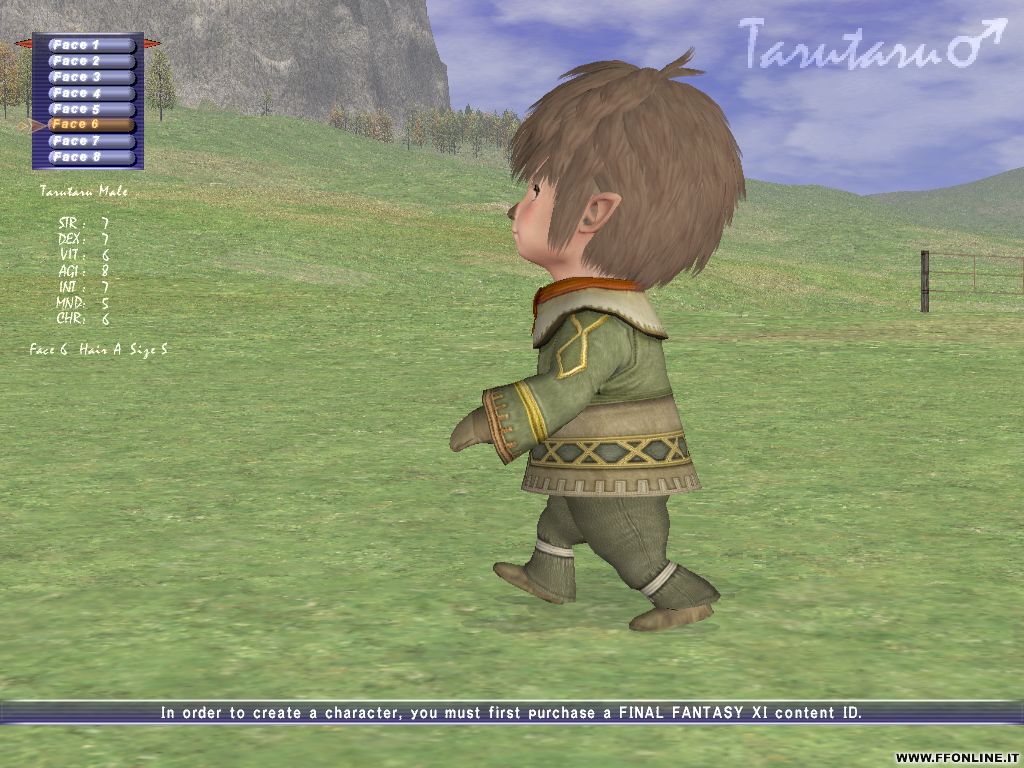Choose the Face 2 option
This screenshot has width=1024, height=768.
91,61
